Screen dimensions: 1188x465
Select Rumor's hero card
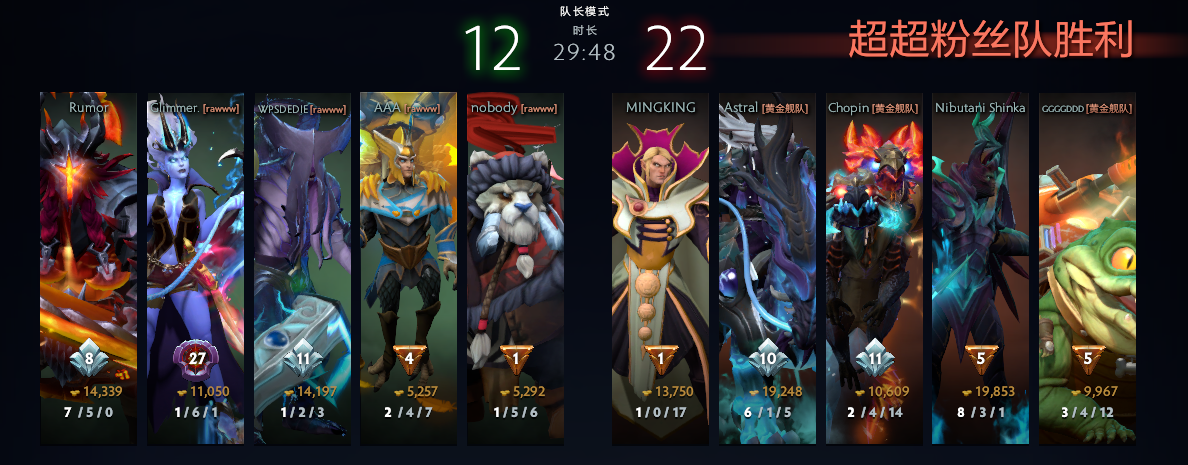[88, 250]
